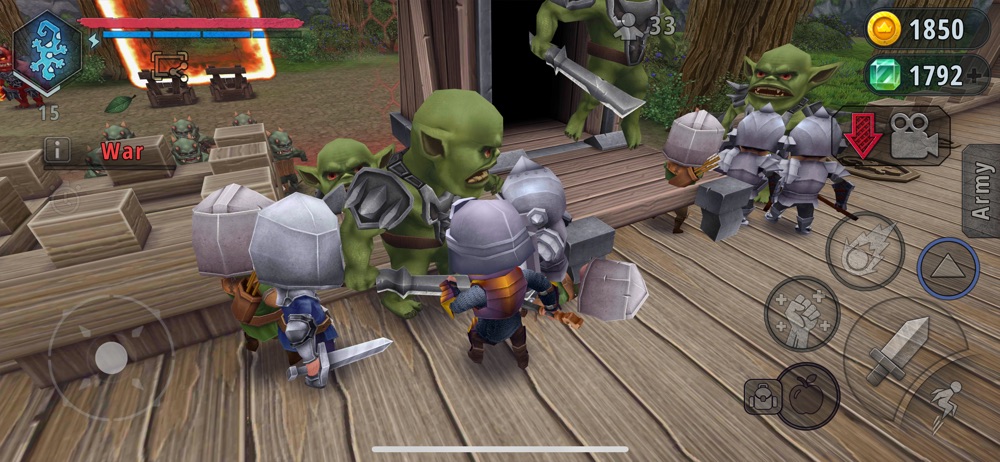The height and width of the screenshot is (462, 1000).
Task: Trigger the sprint dash button
Action: [944, 402]
